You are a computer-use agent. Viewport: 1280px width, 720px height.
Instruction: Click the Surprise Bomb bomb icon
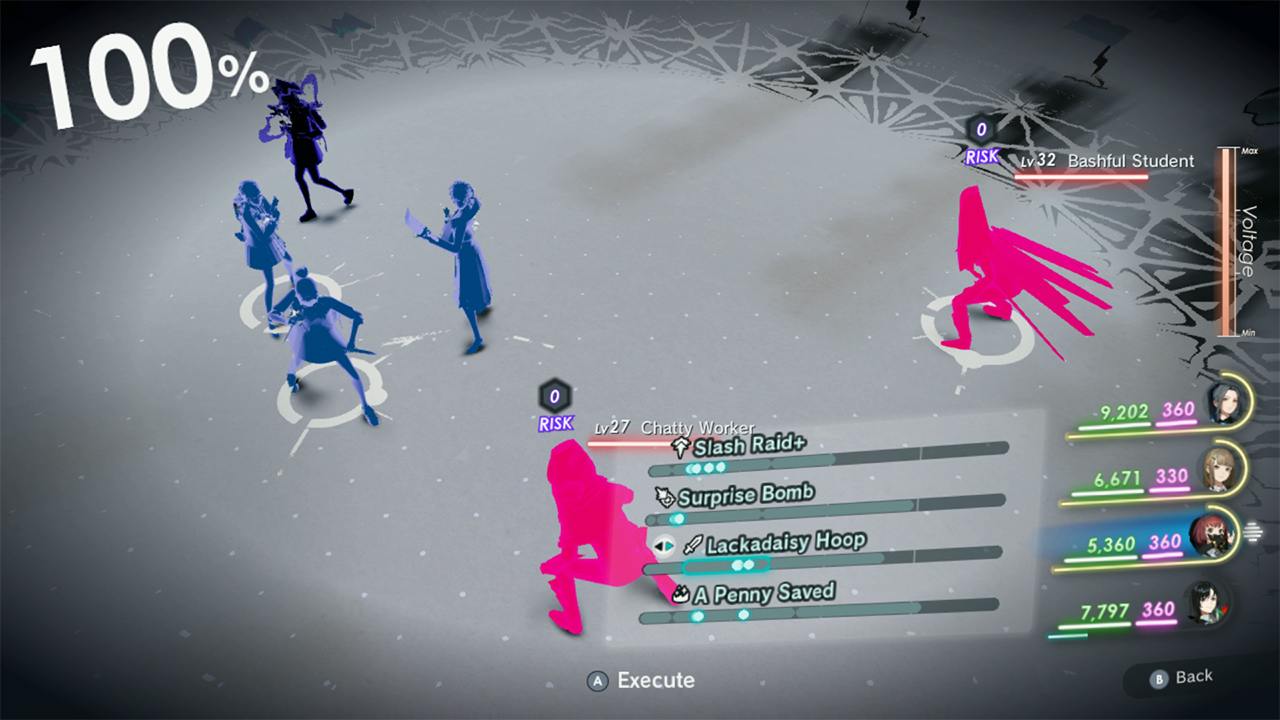(666, 496)
